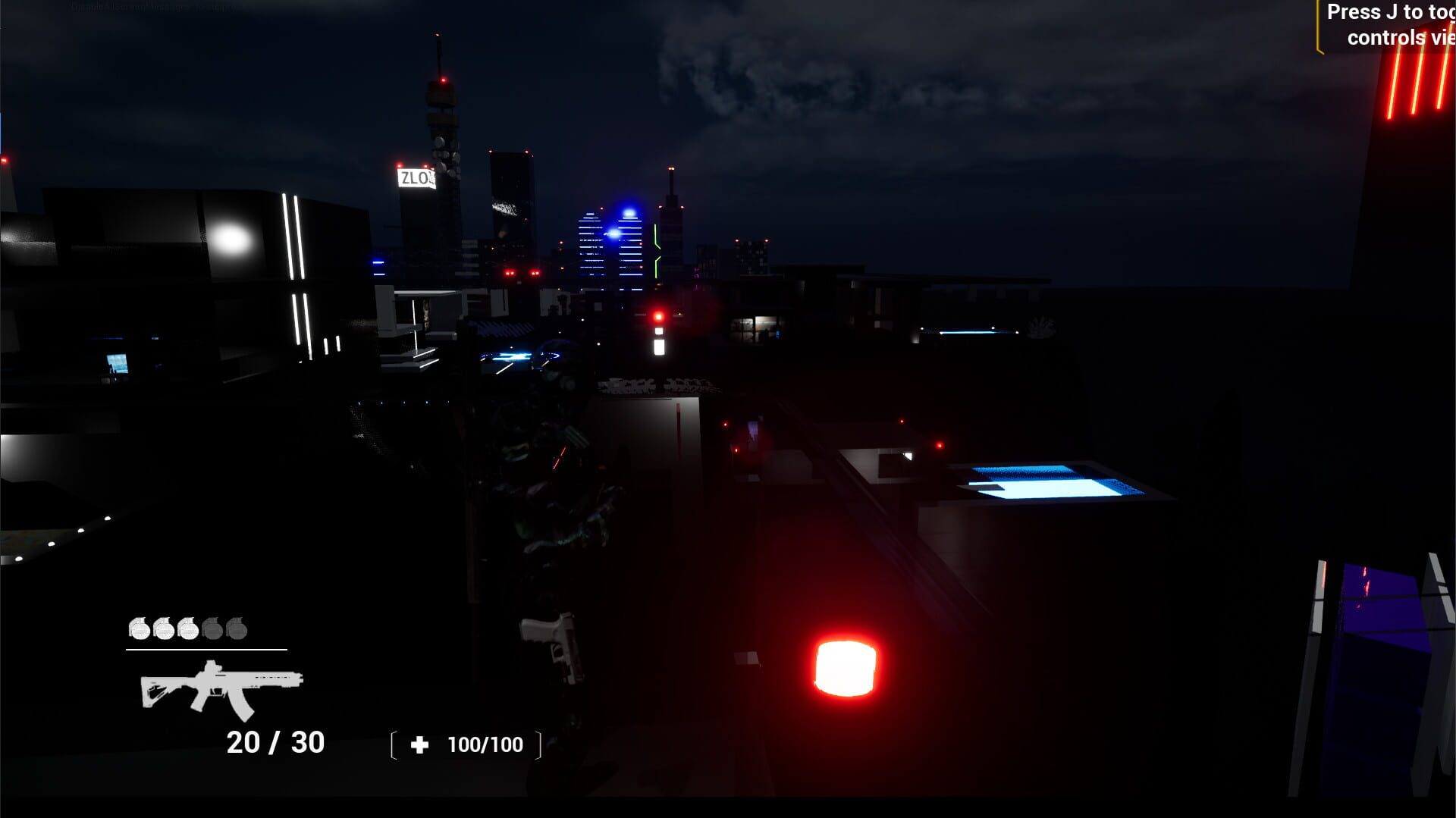Click the 20 / 30 ammo counter
Image resolution: width=1456 pixels, height=818 pixels.
tap(275, 741)
